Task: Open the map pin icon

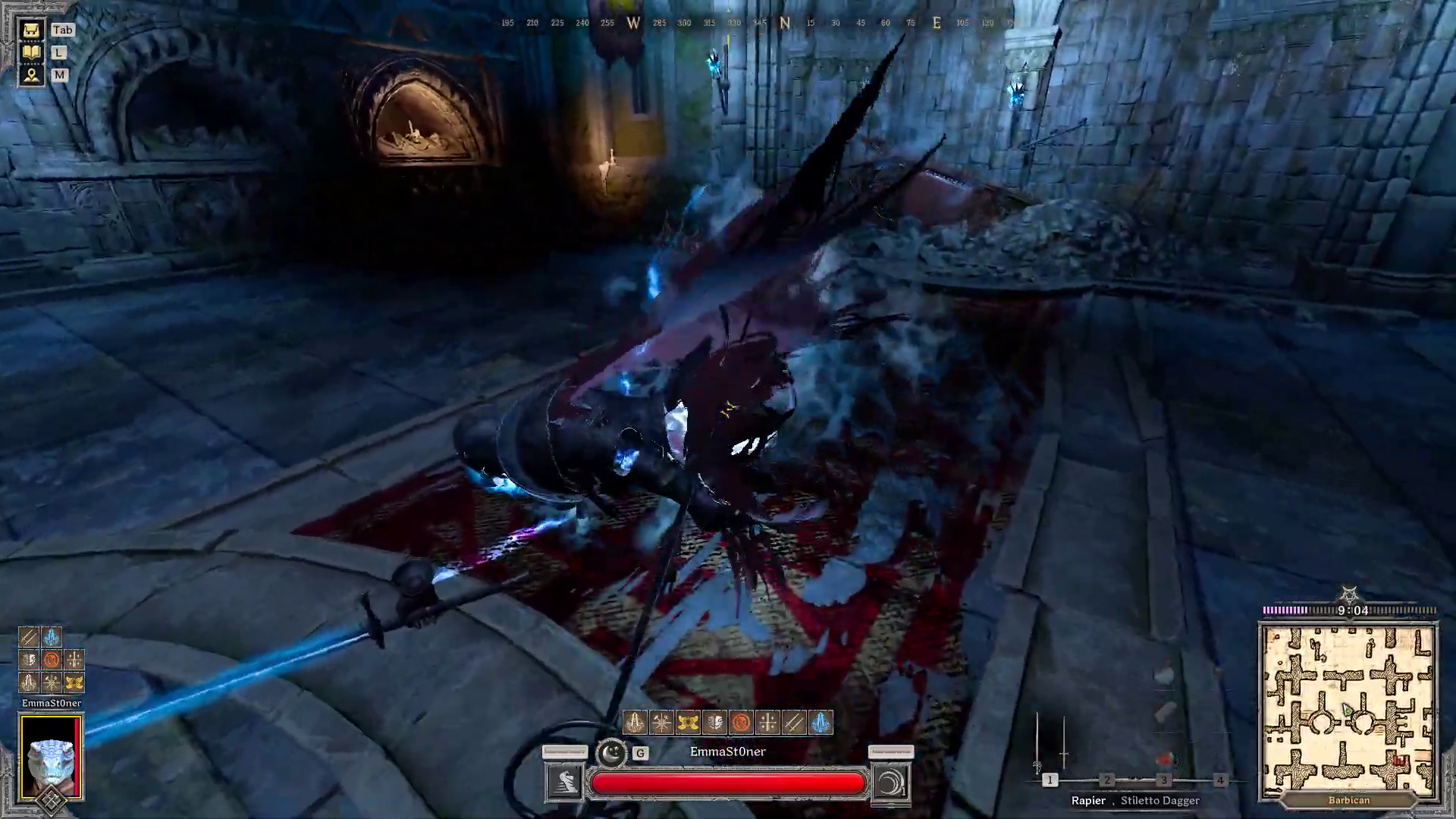Action: click(x=31, y=75)
